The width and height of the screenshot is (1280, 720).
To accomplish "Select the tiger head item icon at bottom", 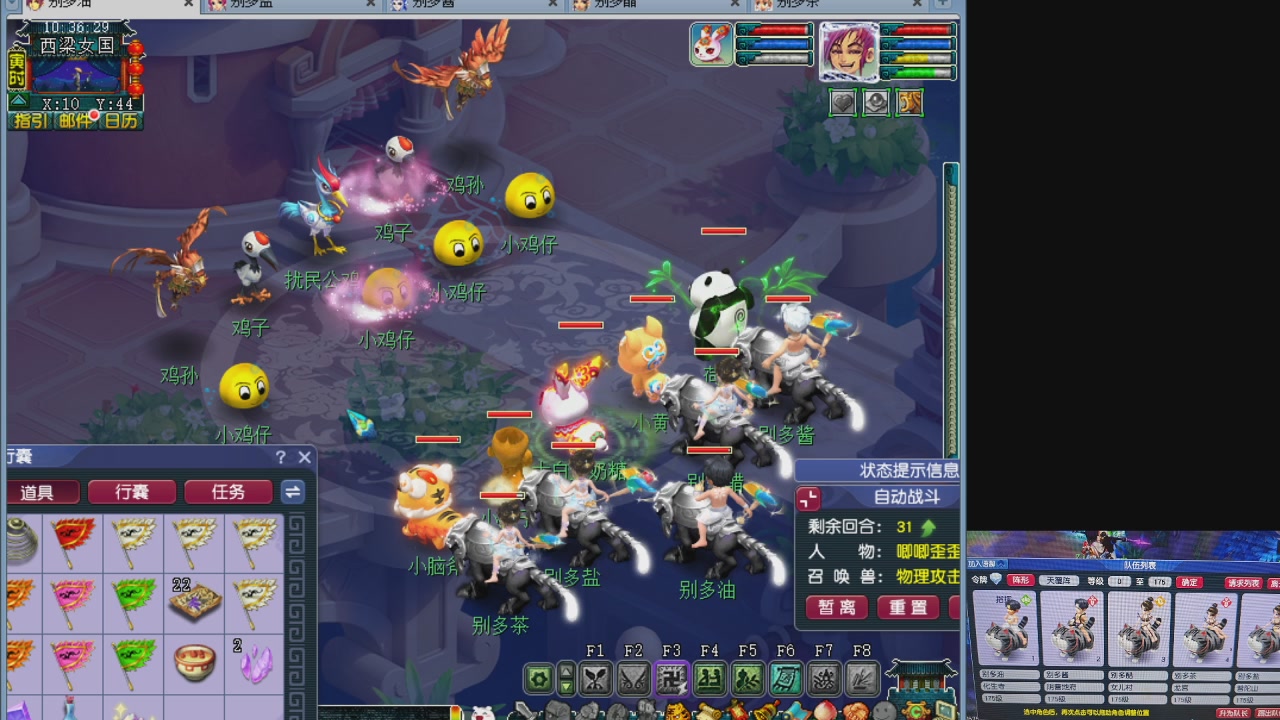I will click(x=678, y=712).
